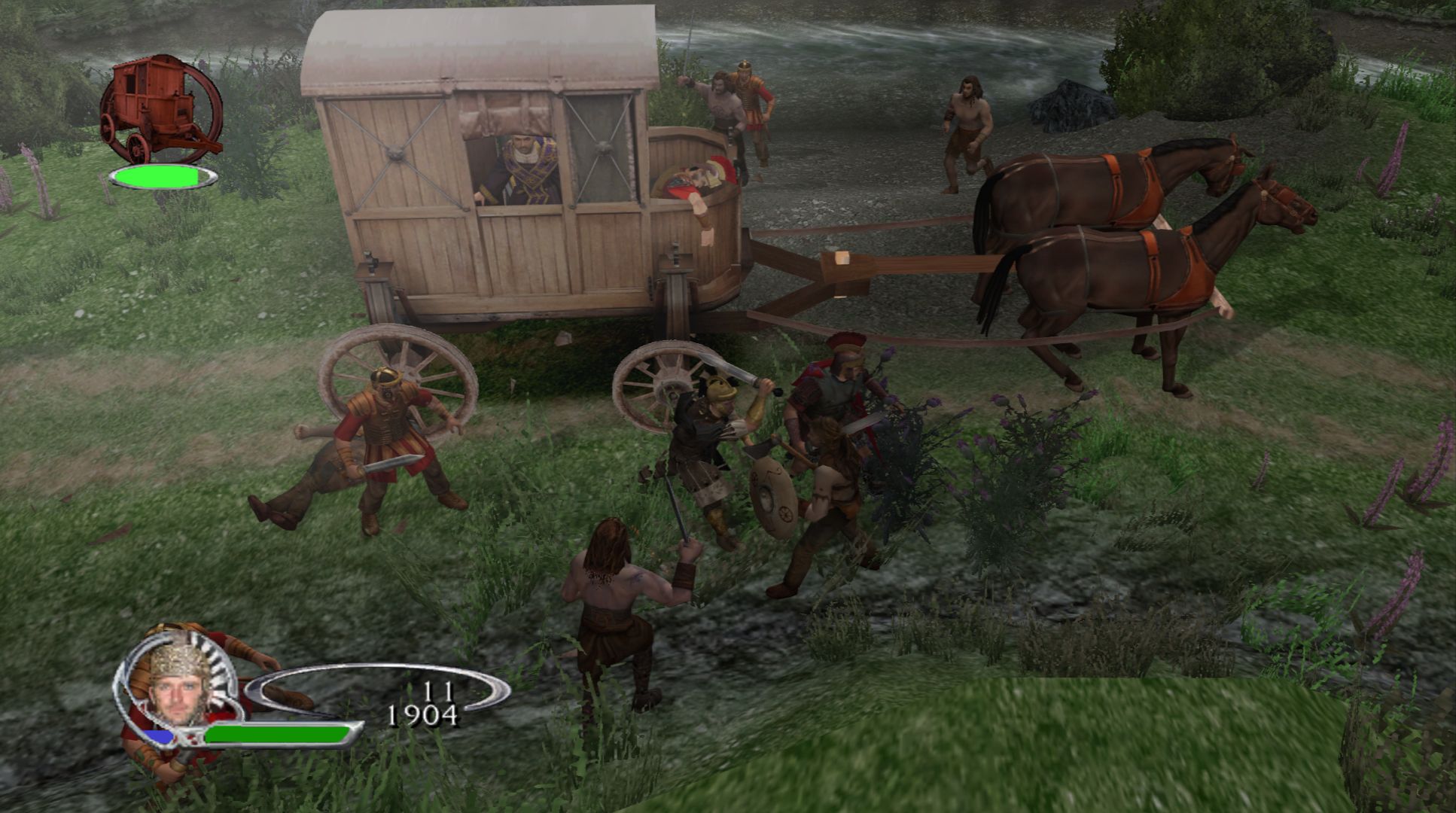Click the red wagon objective icon
This screenshot has height=813, width=1456.
[x=160, y=109]
